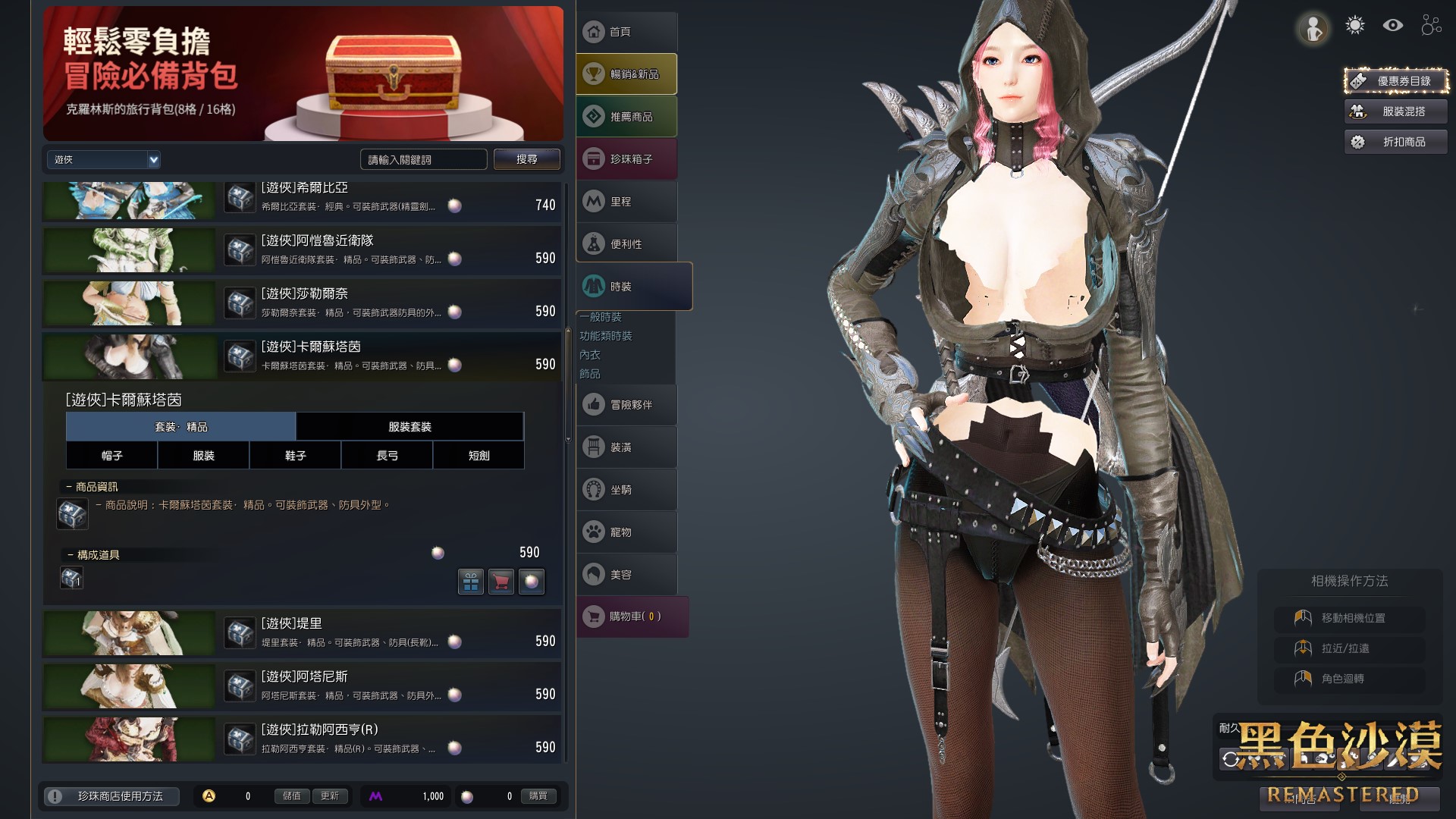Screen dimensions: 1456x819
Task: Focus the keyword search input field
Action: tap(423, 159)
